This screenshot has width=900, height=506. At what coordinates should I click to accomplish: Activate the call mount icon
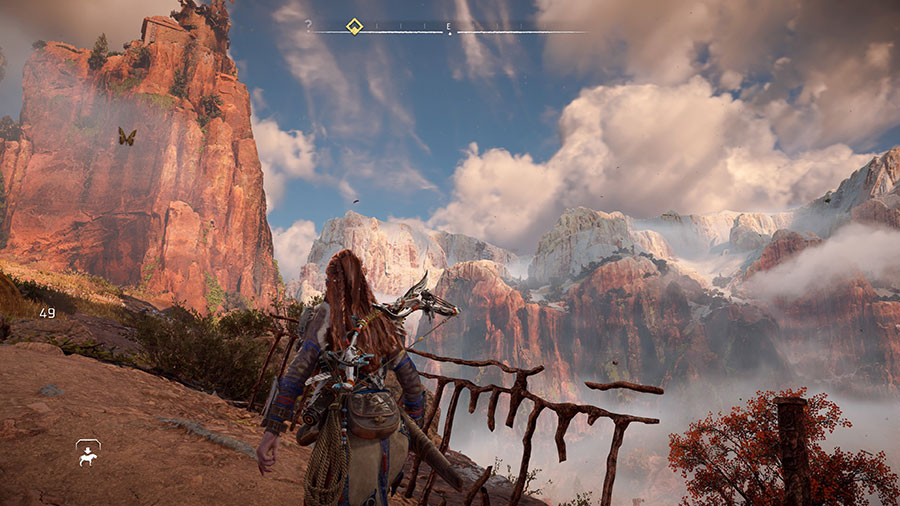(88, 453)
